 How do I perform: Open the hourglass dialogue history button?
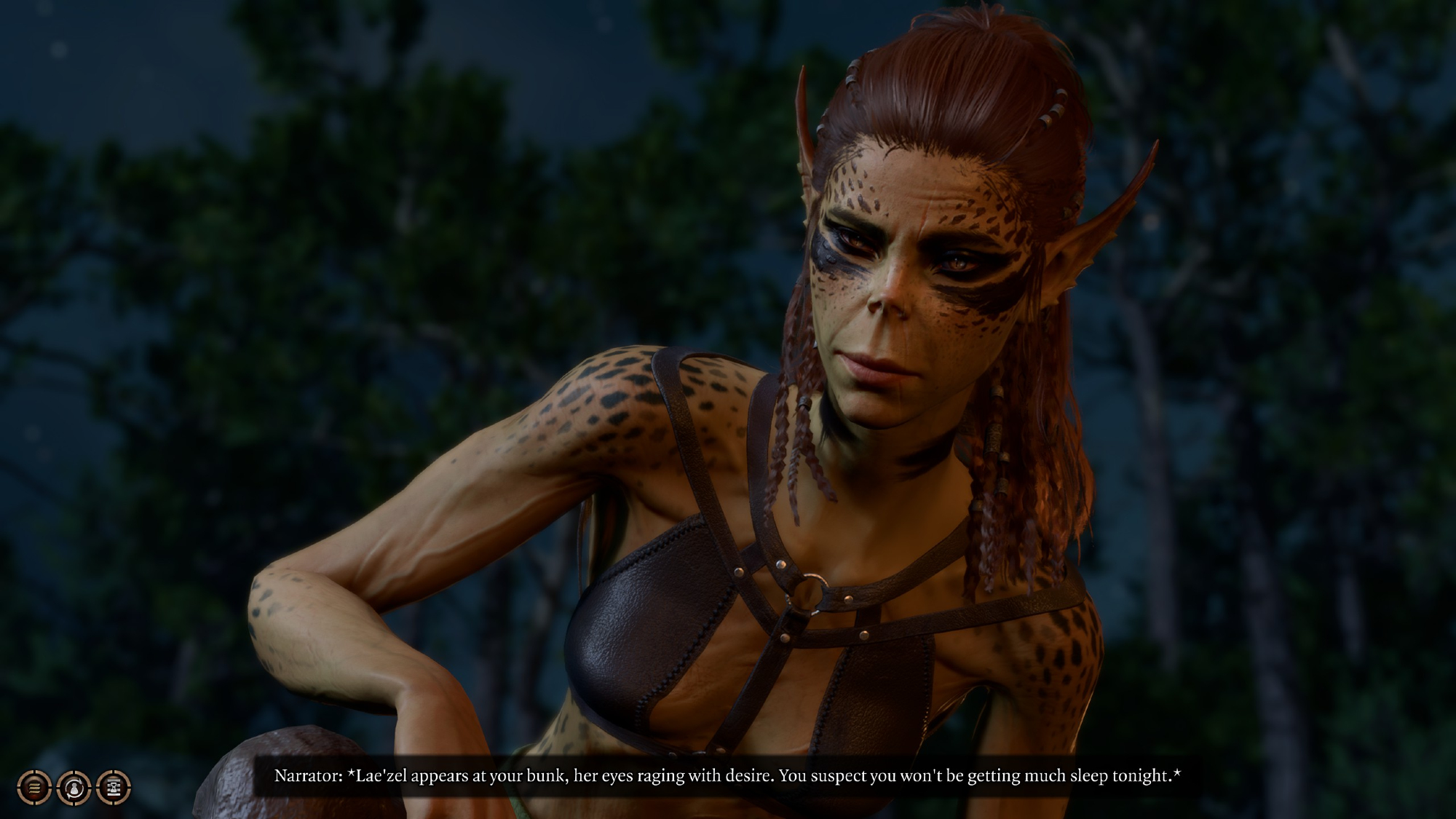coord(113,788)
